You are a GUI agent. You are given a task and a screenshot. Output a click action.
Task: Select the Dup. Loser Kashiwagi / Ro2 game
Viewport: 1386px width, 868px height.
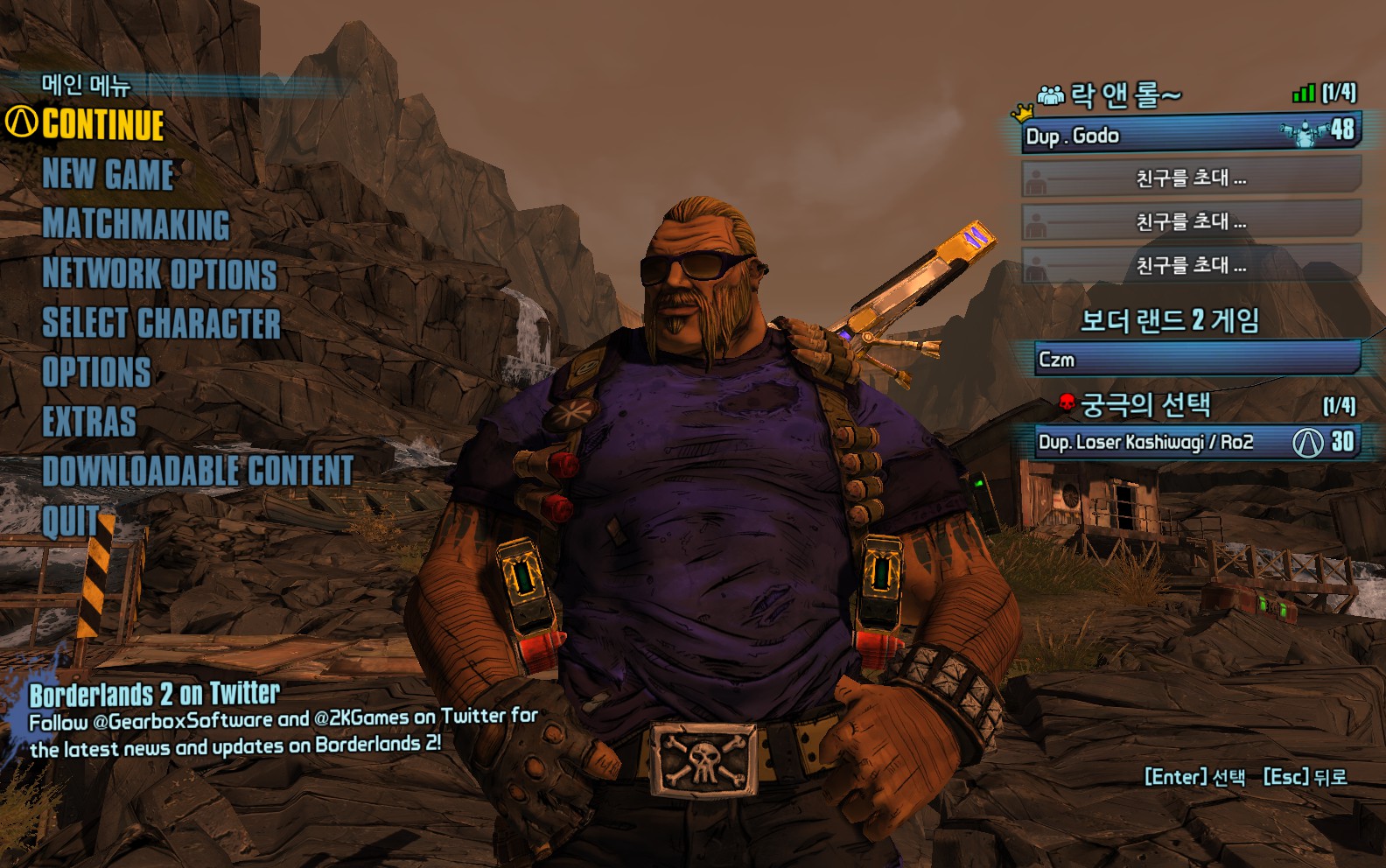click(x=1192, y=442)
